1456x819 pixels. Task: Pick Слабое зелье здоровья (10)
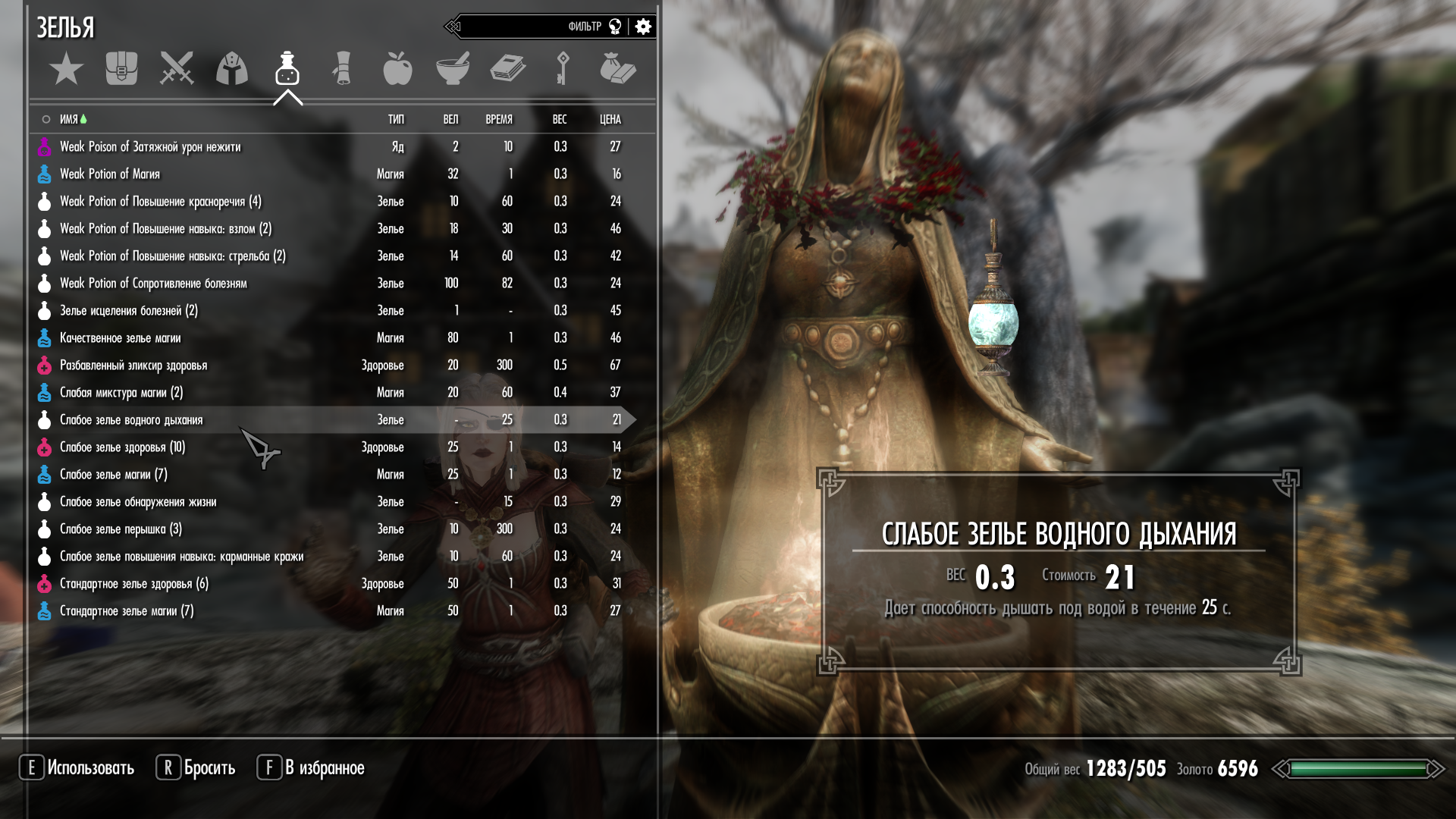click(x=122, y=447)
